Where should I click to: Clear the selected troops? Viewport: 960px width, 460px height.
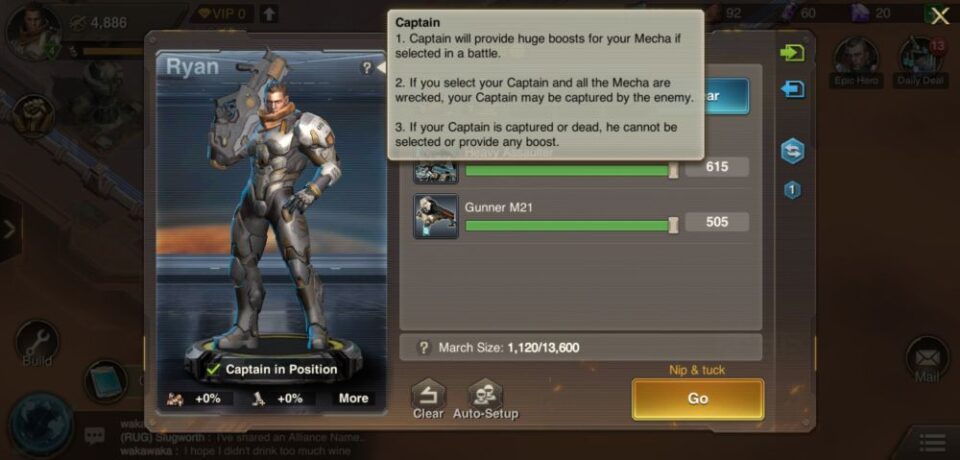tap(428, 398)
